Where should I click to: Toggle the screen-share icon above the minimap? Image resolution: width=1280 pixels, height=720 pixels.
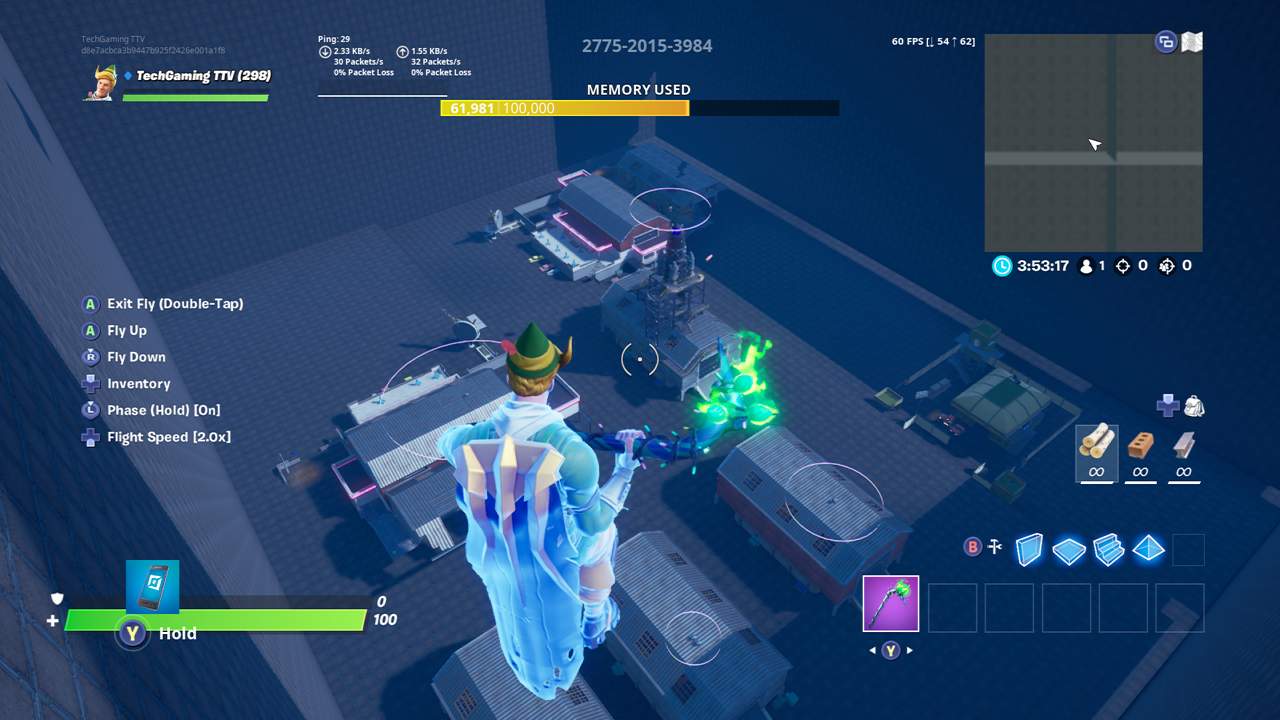(1164, 41)
